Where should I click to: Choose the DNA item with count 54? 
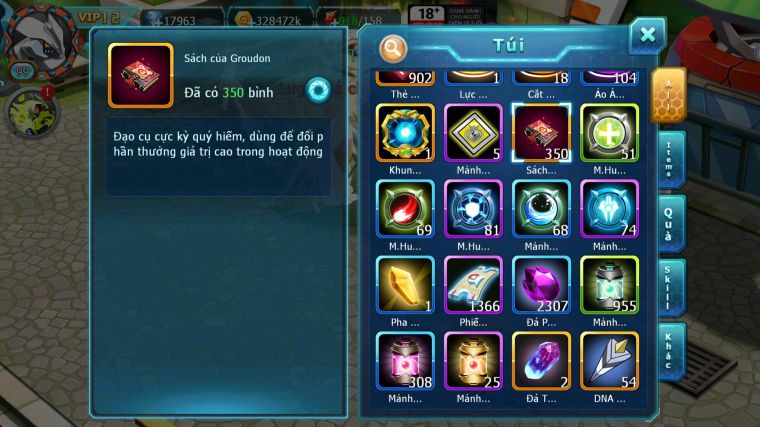coord(609,361)
